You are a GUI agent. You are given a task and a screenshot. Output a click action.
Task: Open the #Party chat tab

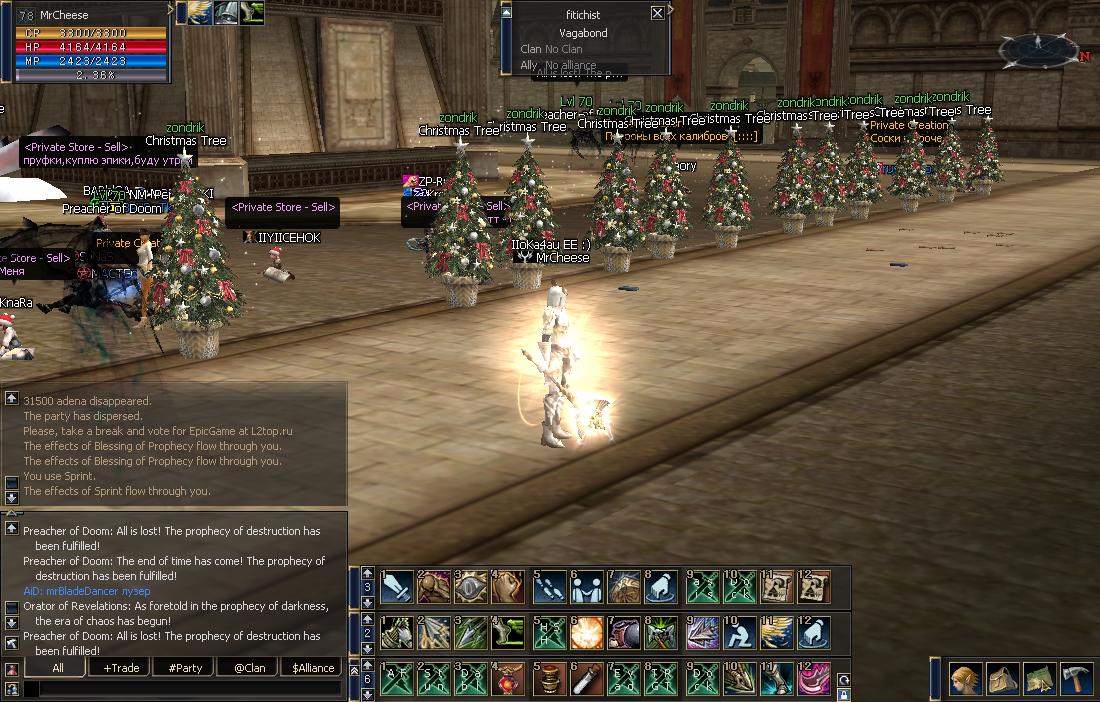(184, 668)
